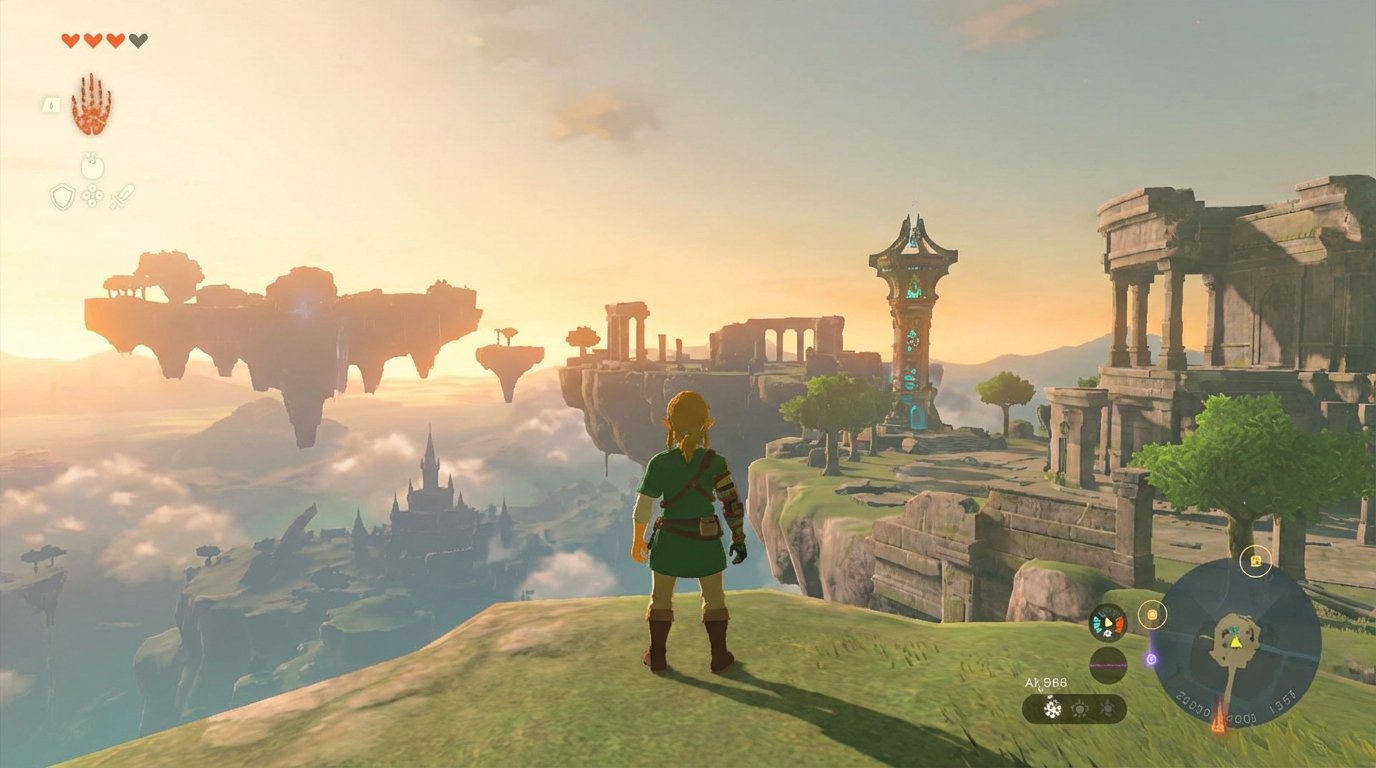
Task: Click the sun weather forecast icon
Action: tap(1079, 708)
